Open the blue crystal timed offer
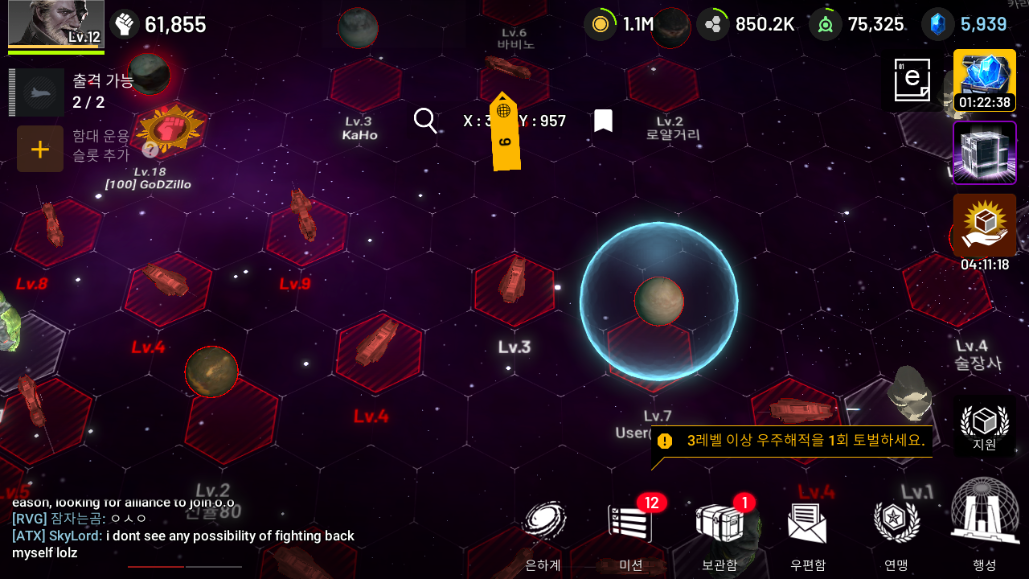The width and height of the screenshot is (1029, 579). click(984, 79)
